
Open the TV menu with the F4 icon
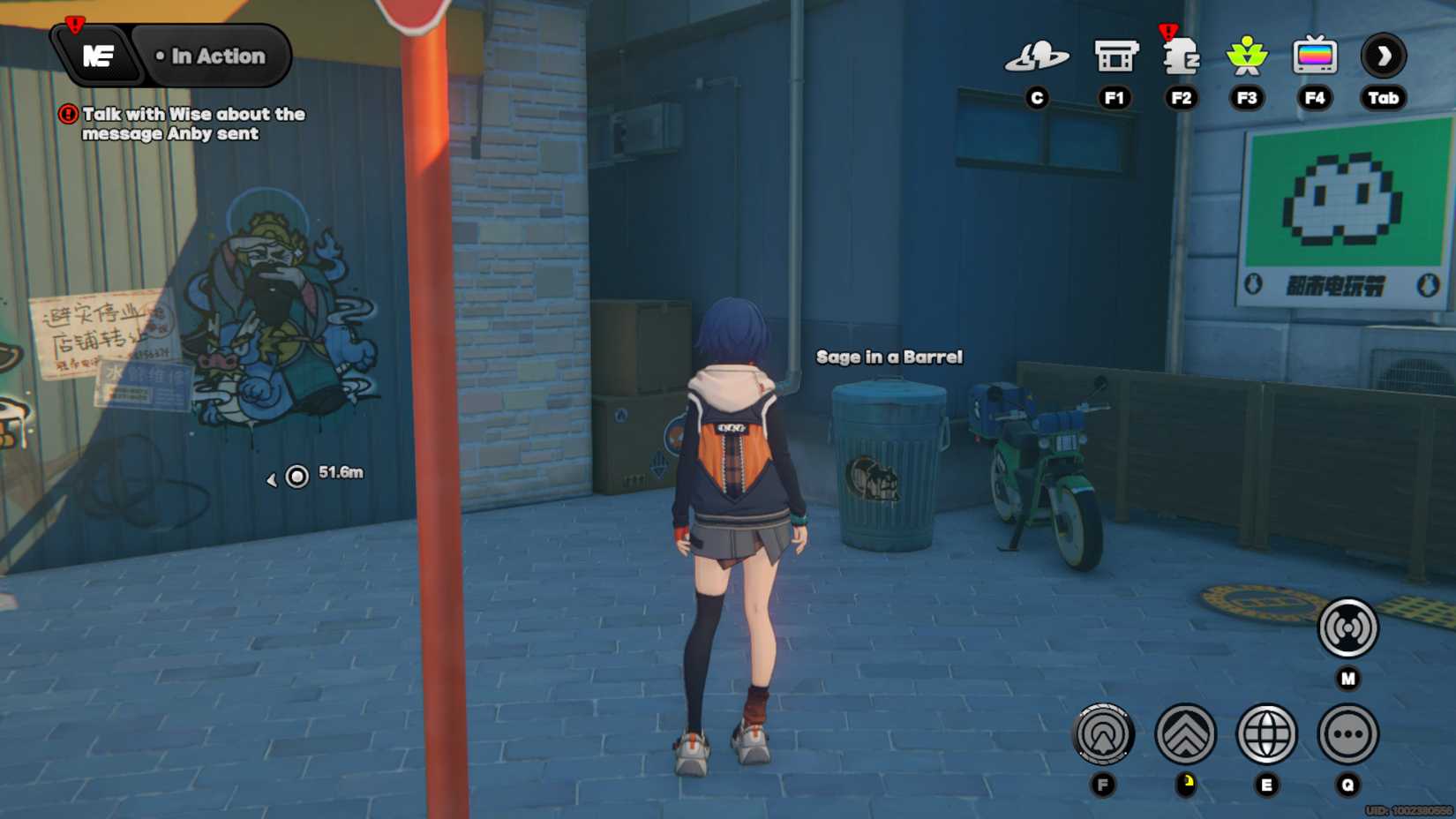coord(1315,56)
